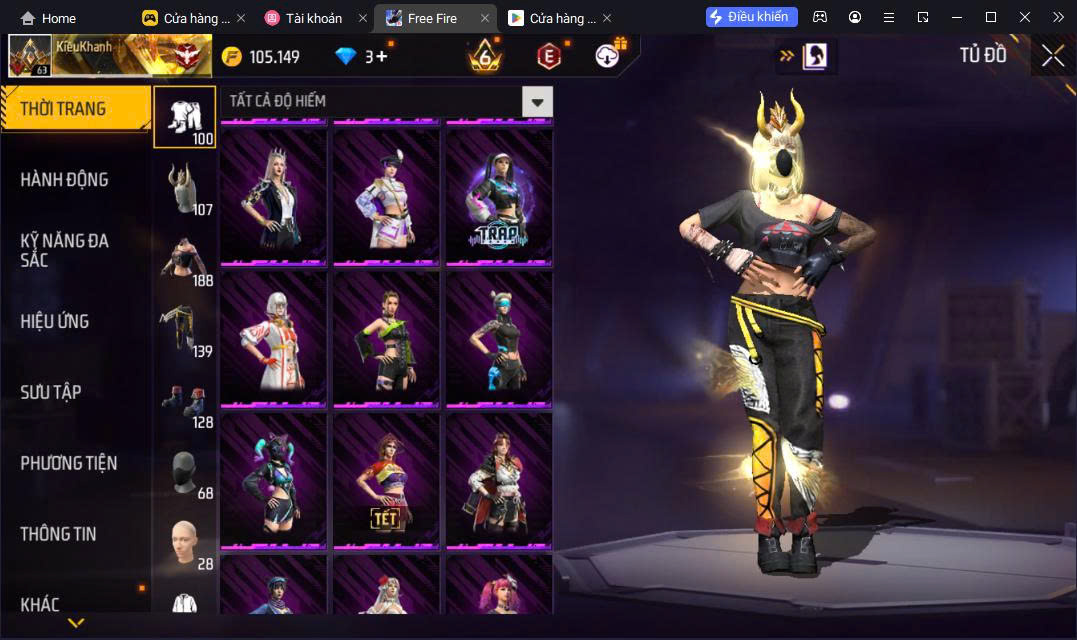Choose the TẾT outfit thumbnail
This screenshot has height=640, width=1077.
pos(385,480)
